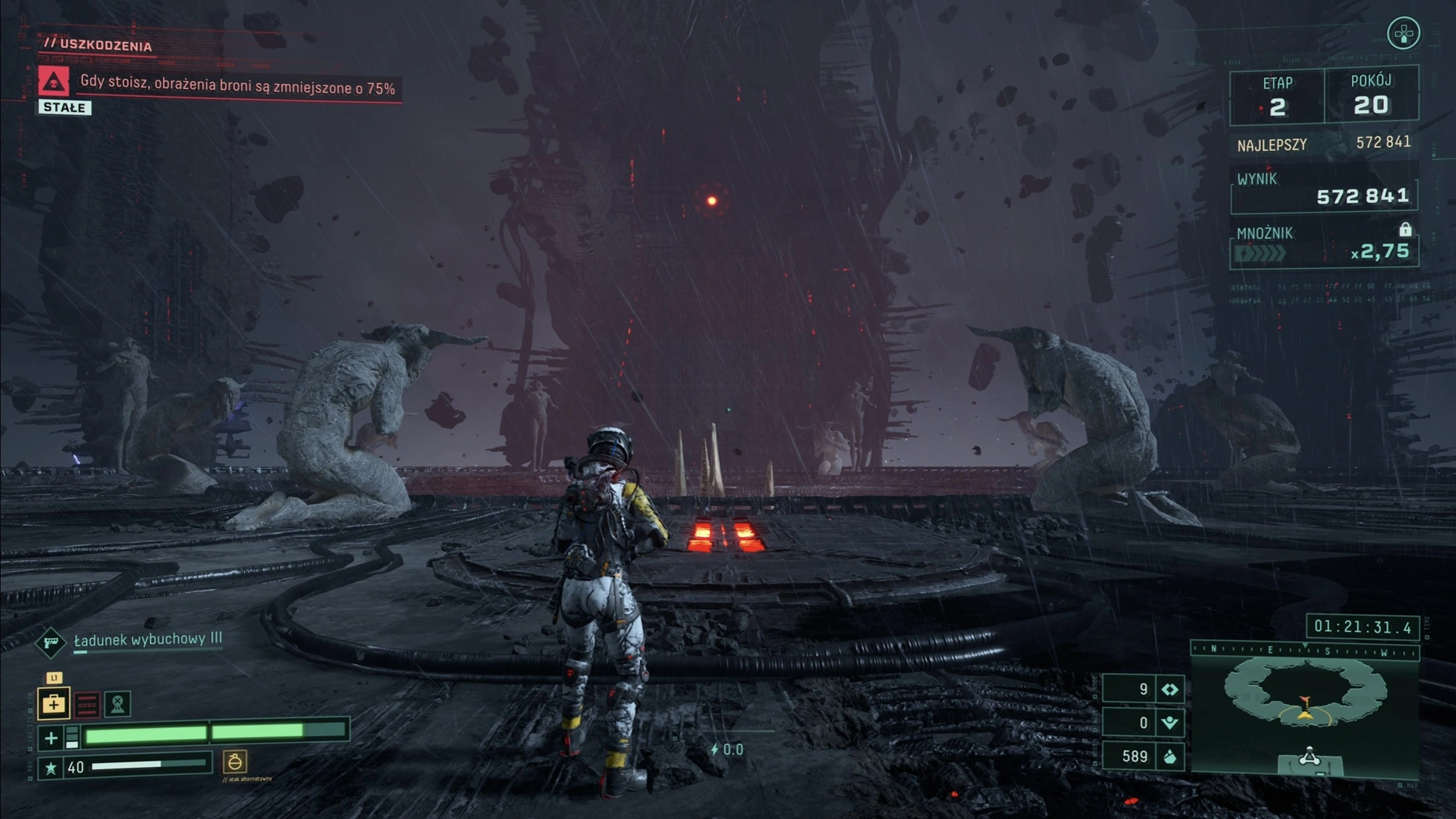Click the downward chevron resource icon
The image size is (1456, 819).
tap(1170, 723)
